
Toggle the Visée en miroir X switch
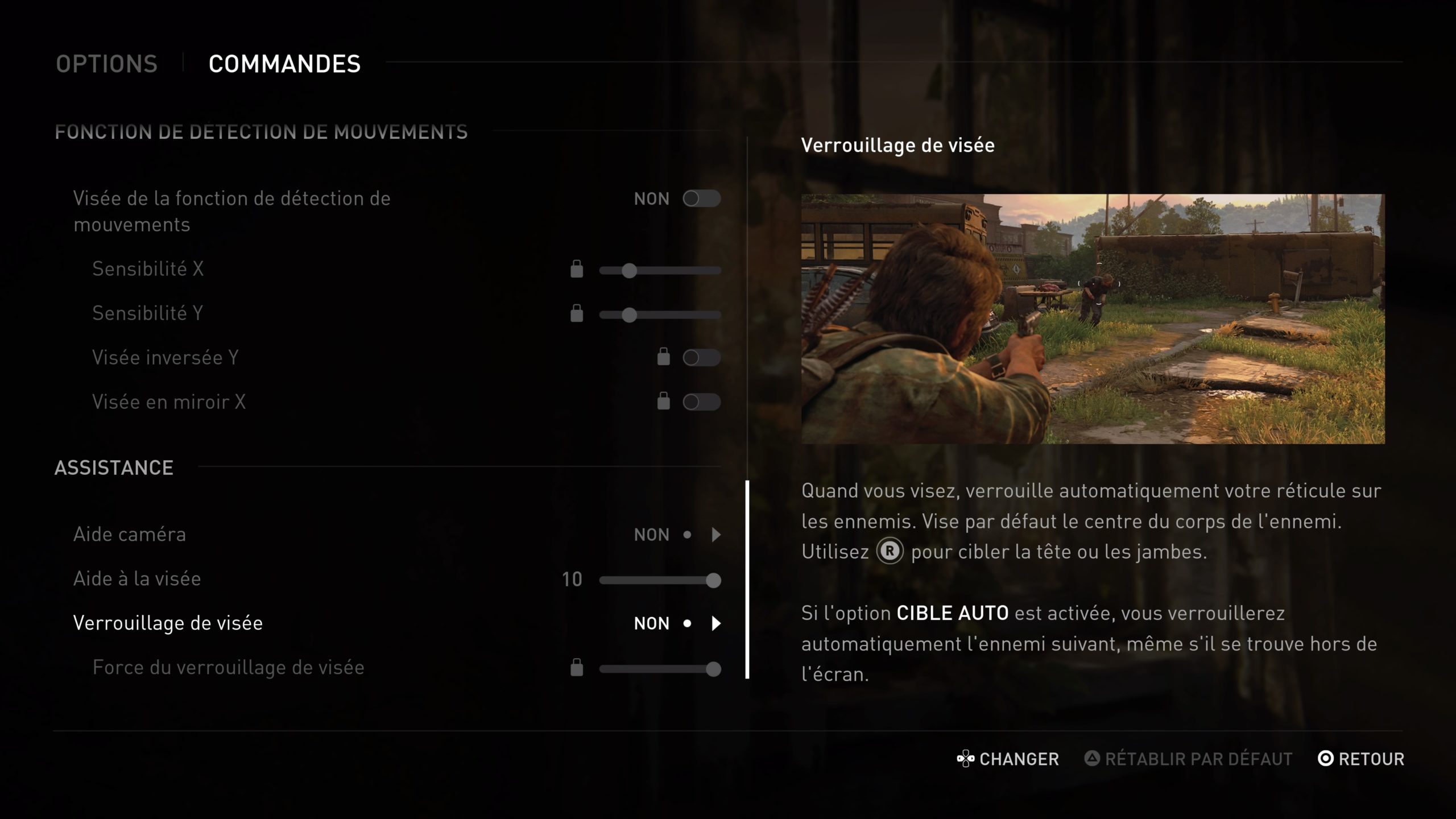click(x=701, y=402)
